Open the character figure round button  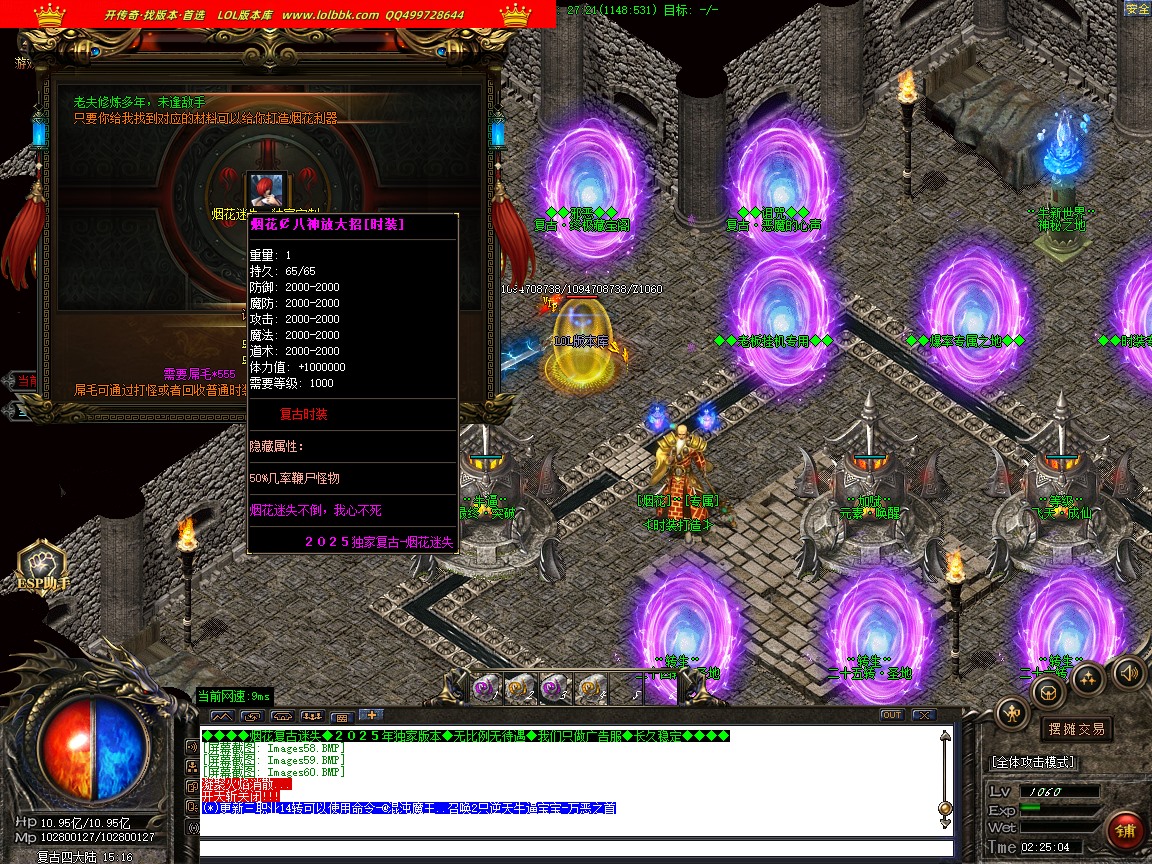(x=1013, y=712)
